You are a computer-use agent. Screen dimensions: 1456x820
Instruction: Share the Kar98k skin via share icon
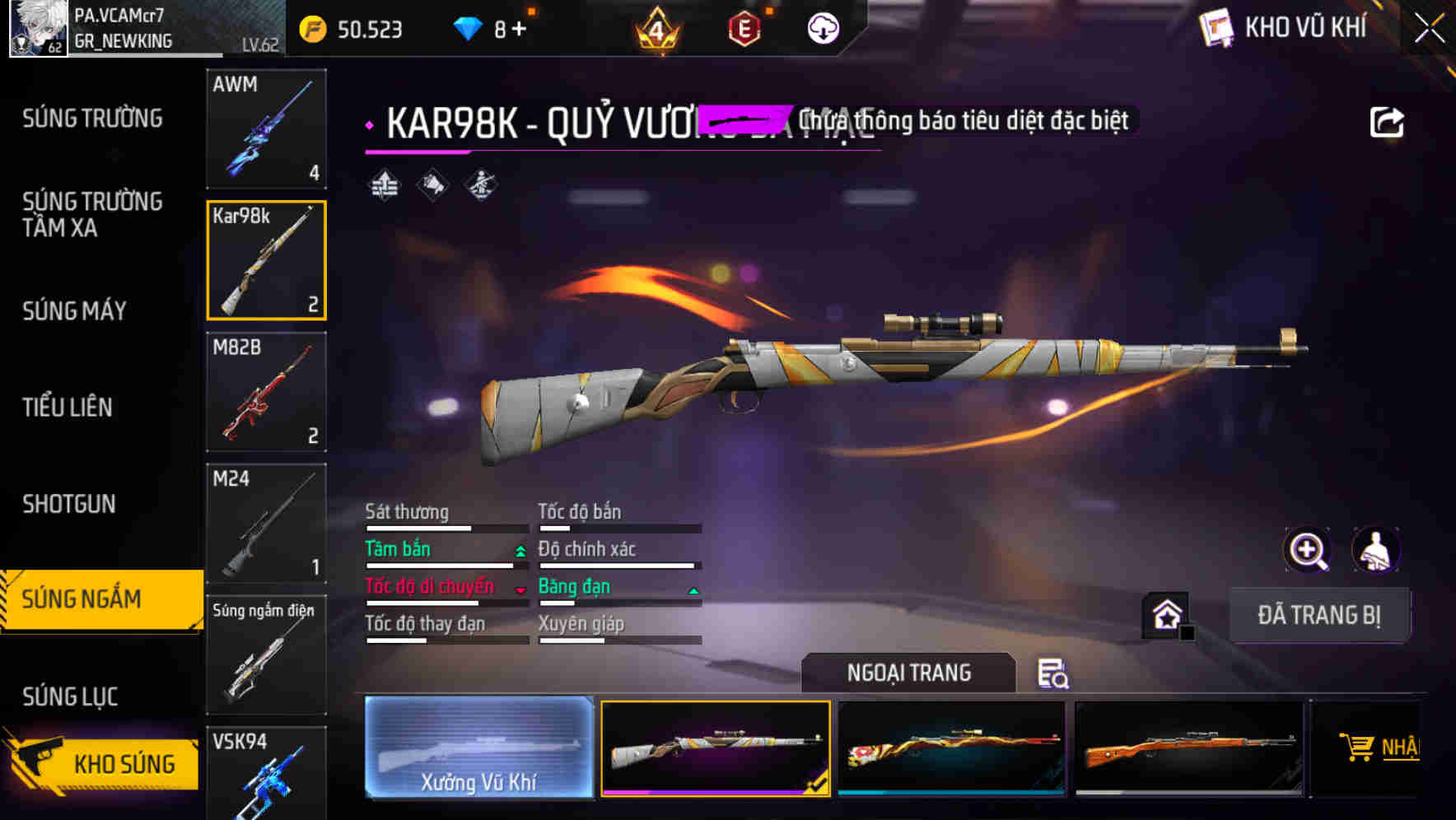pos(1387,120)
